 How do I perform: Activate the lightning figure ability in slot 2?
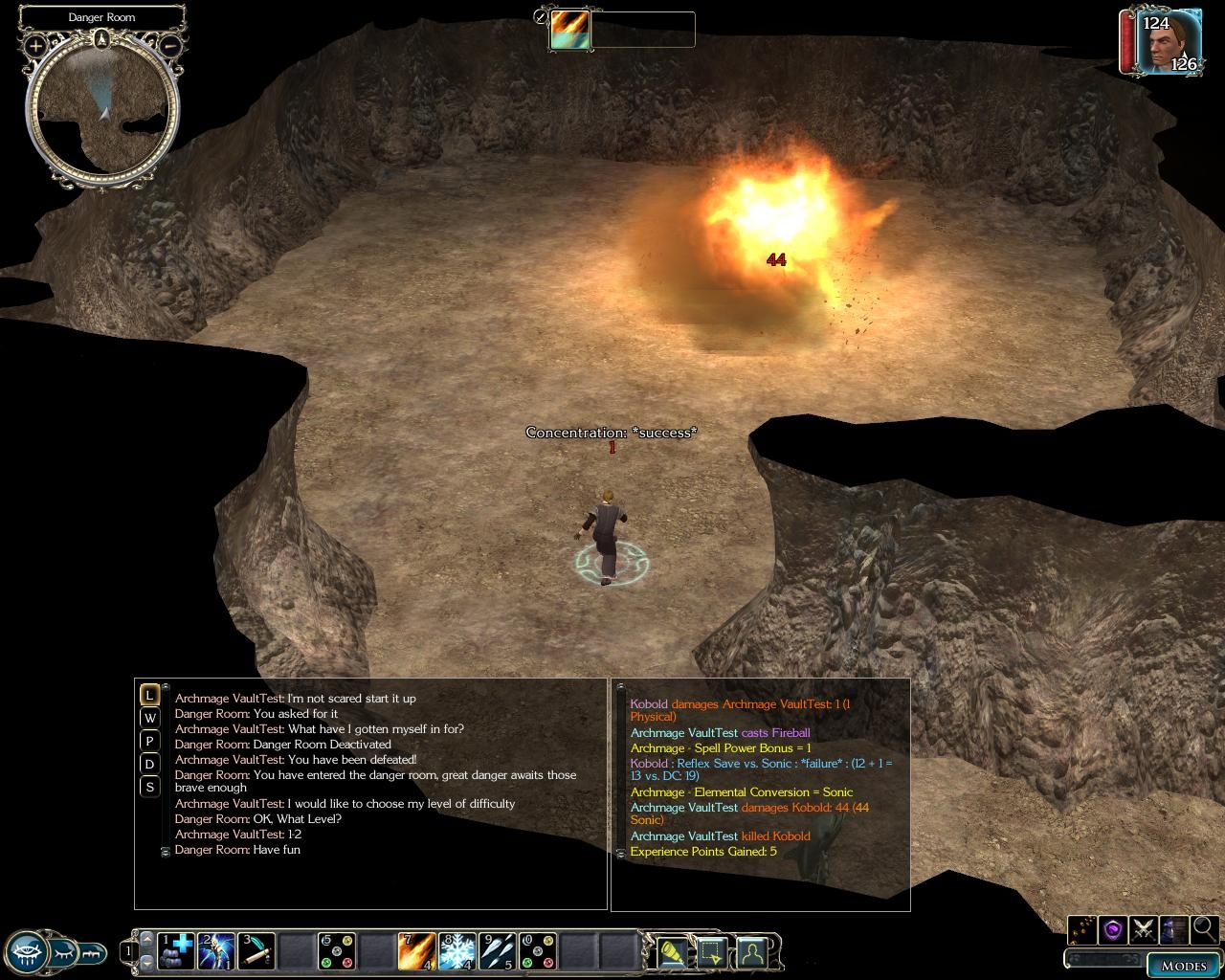tap(216, 951)
